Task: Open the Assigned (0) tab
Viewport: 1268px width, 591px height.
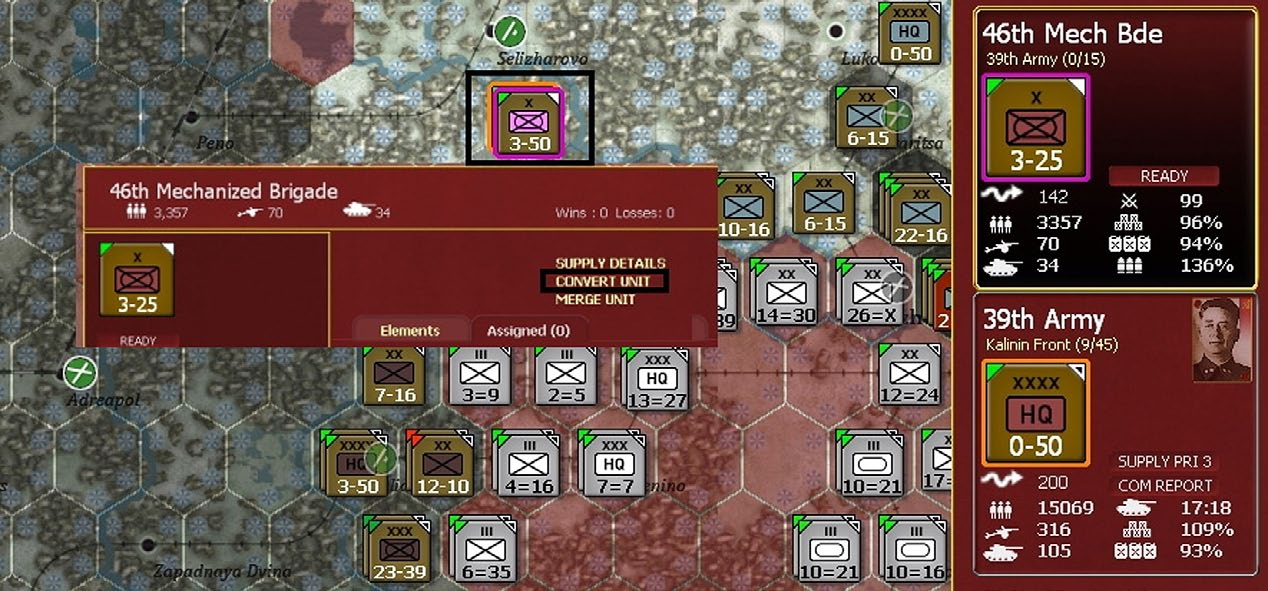Action: pos(527,330)
